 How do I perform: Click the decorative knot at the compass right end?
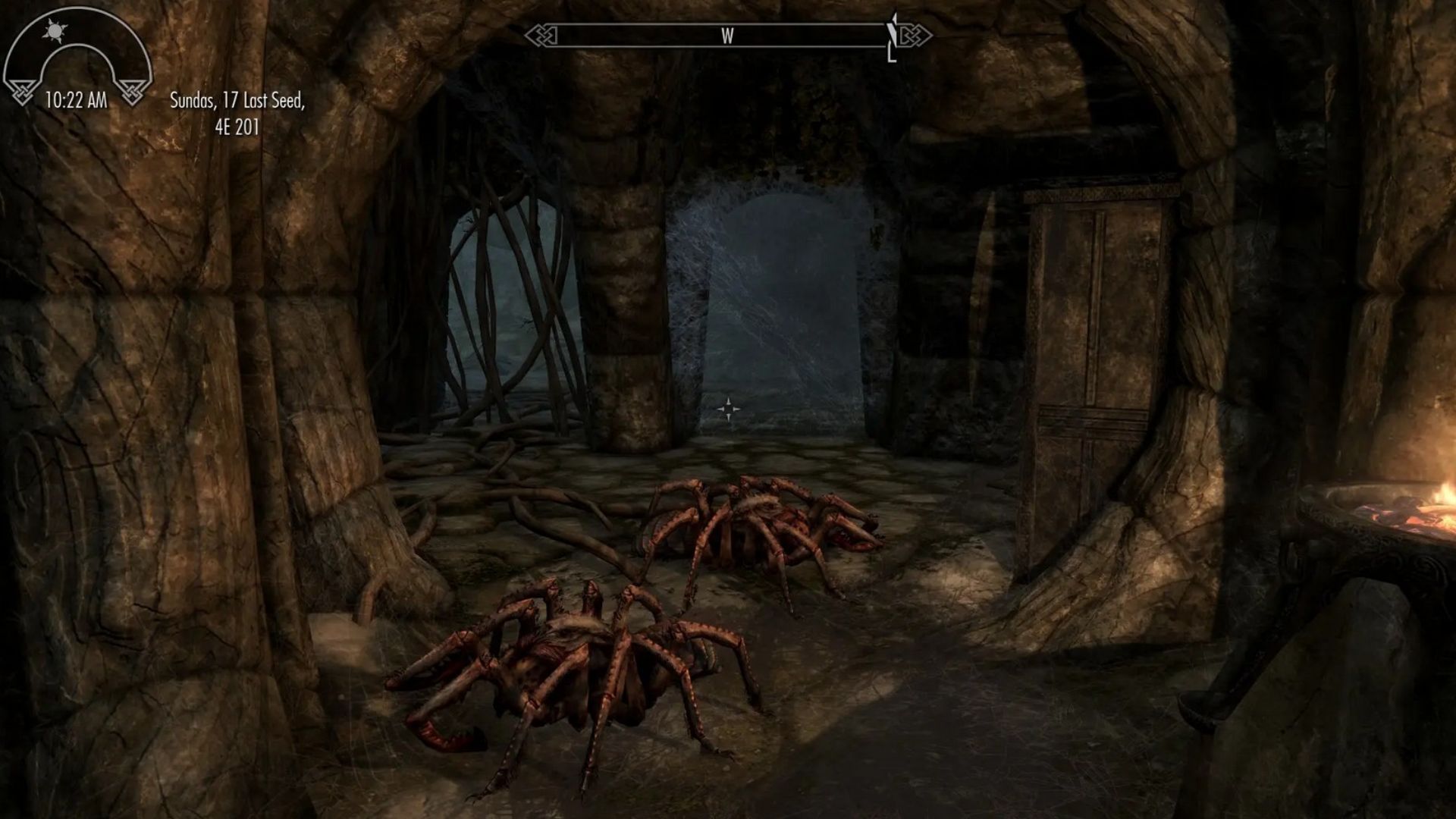pyautogui.click(x=916, y=33)
